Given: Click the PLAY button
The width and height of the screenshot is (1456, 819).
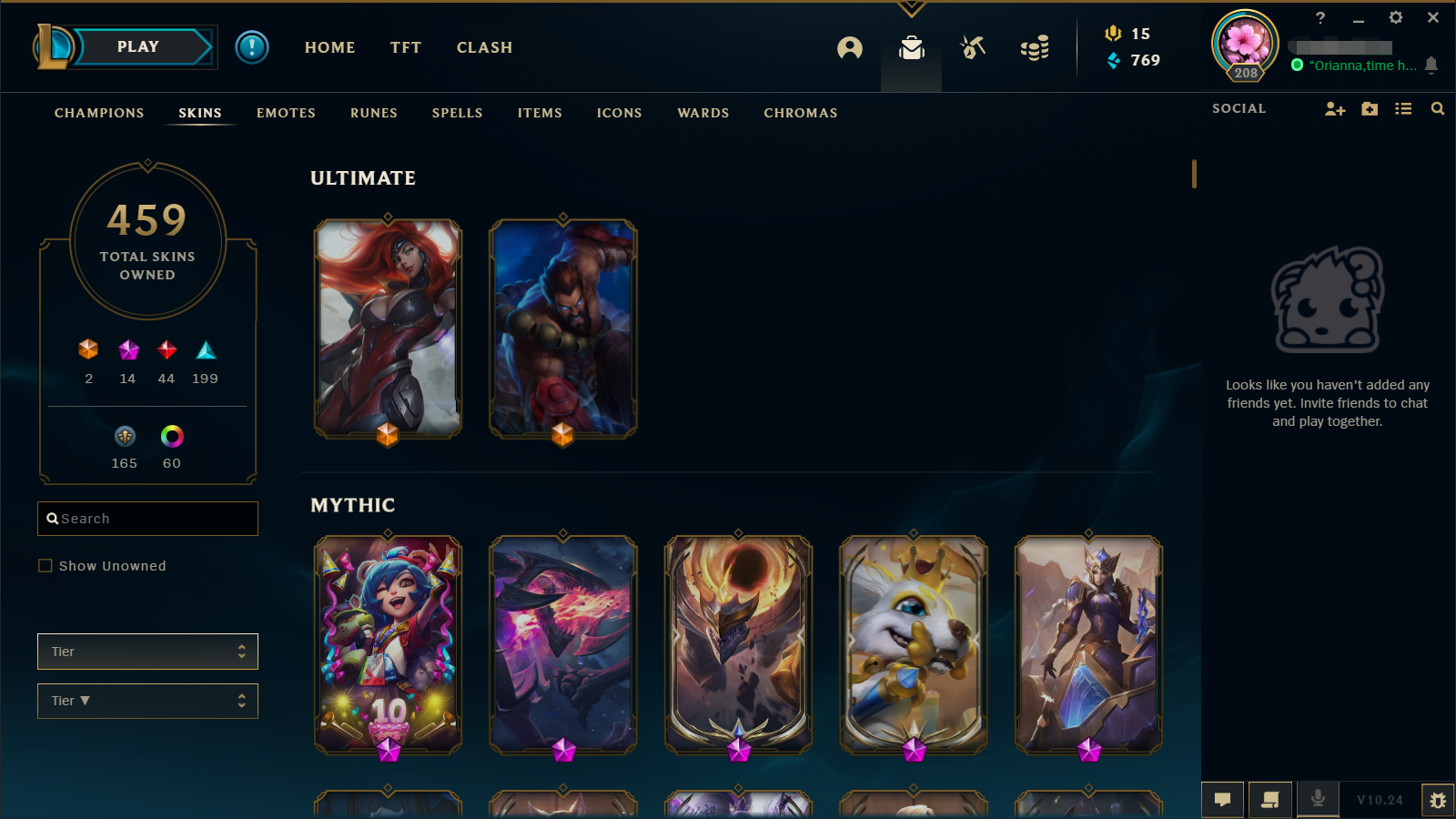Looking at the screenshot, I should pyautogui.click(x=138, y=47).
